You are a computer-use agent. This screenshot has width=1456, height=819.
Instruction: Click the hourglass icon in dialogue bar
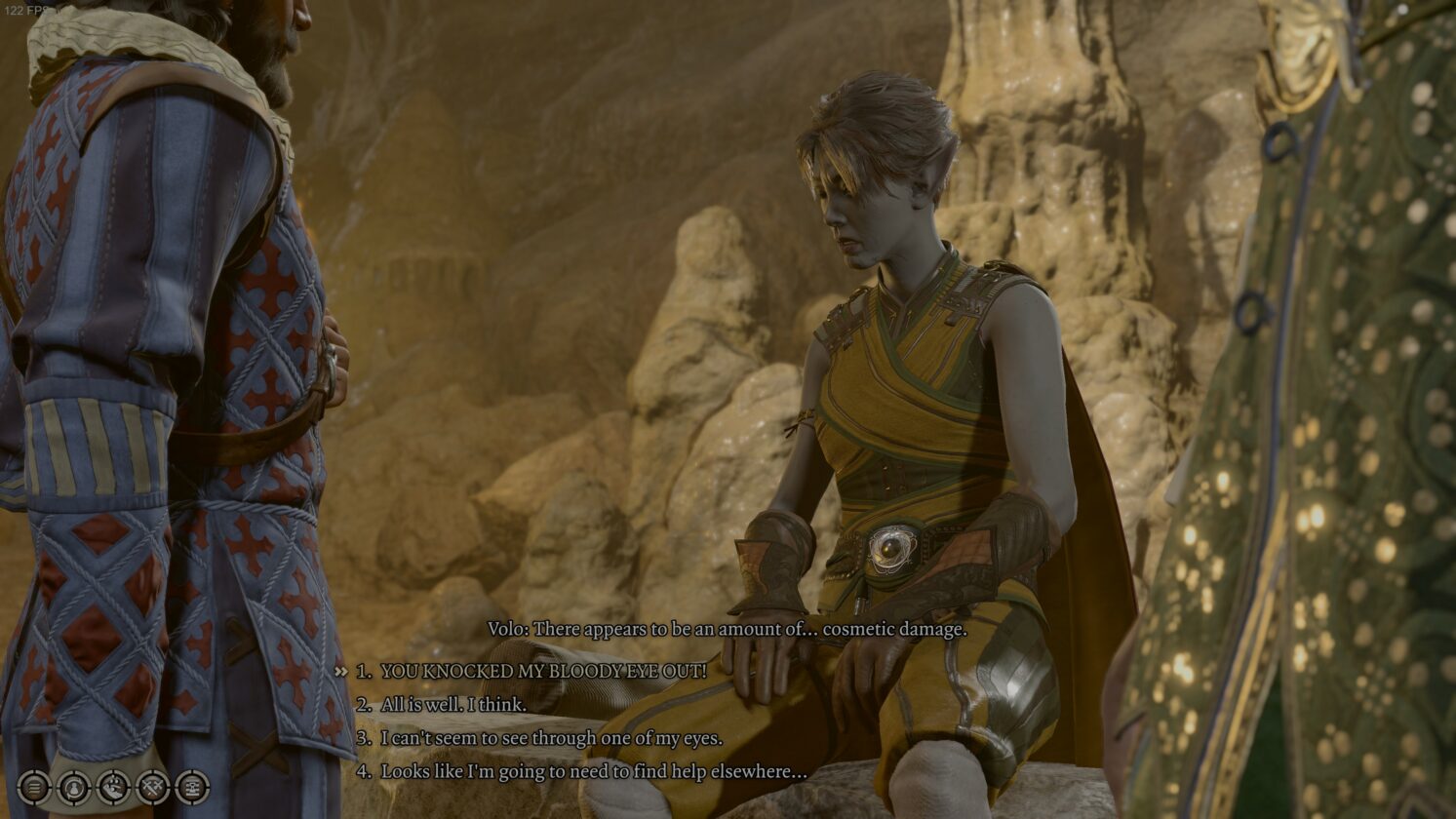coord(191,787)
